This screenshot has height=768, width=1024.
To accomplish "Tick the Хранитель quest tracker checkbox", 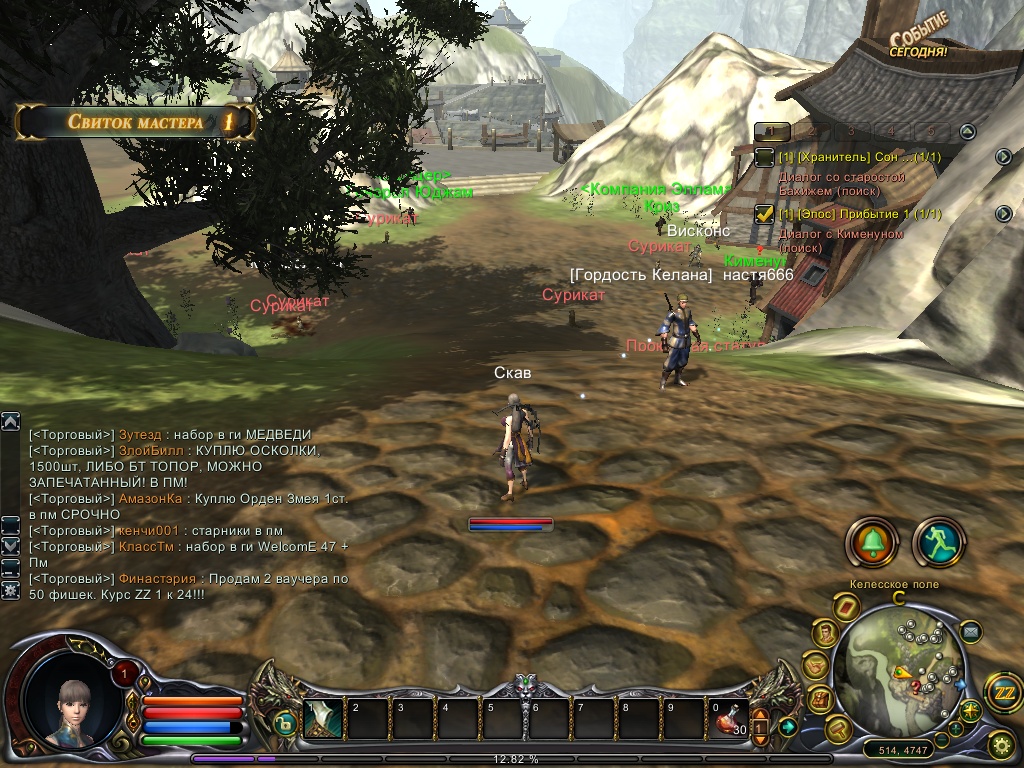I will [x=764, y=157].
